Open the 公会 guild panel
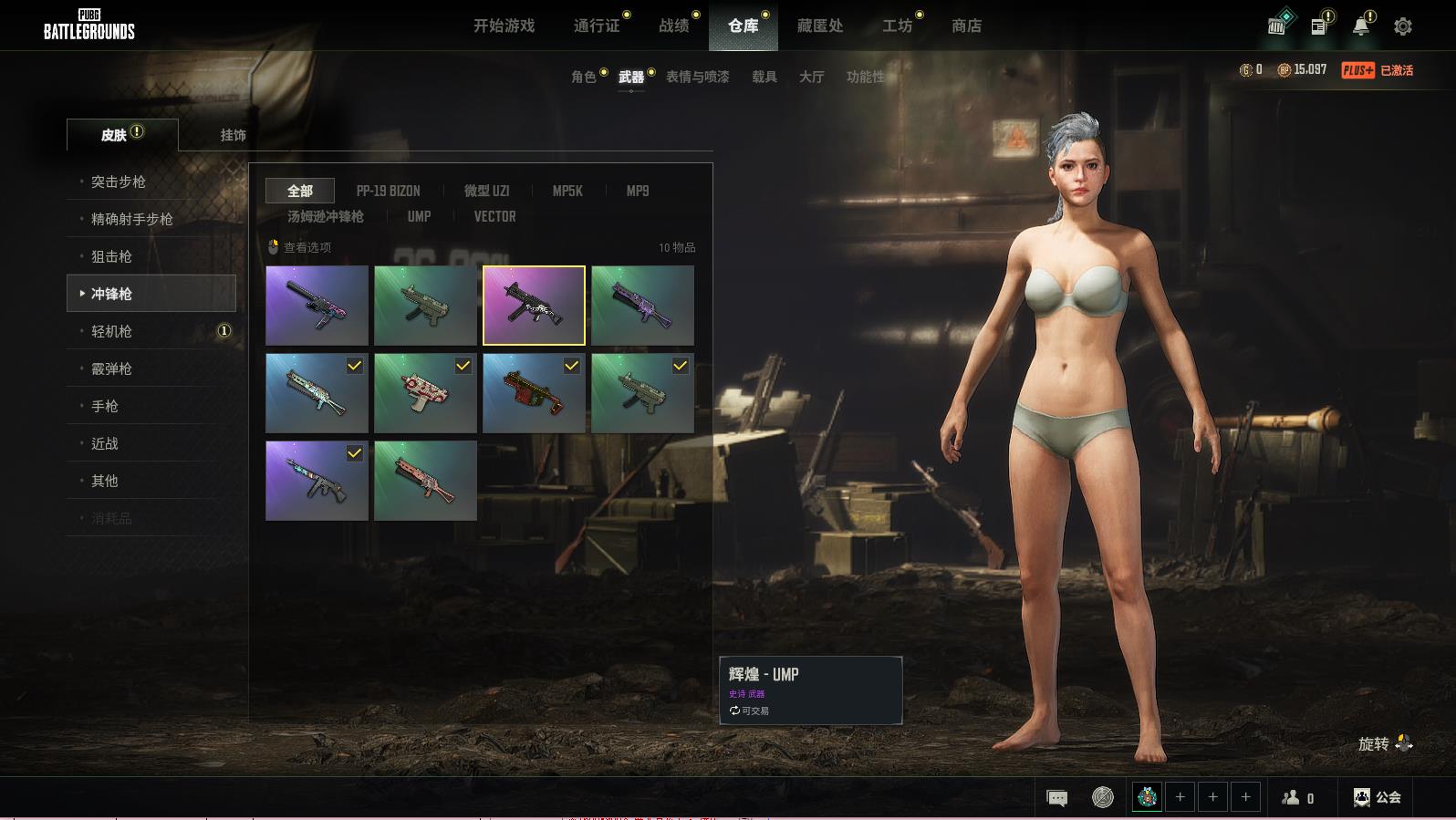1456x820 pixels. (1378, 797)
